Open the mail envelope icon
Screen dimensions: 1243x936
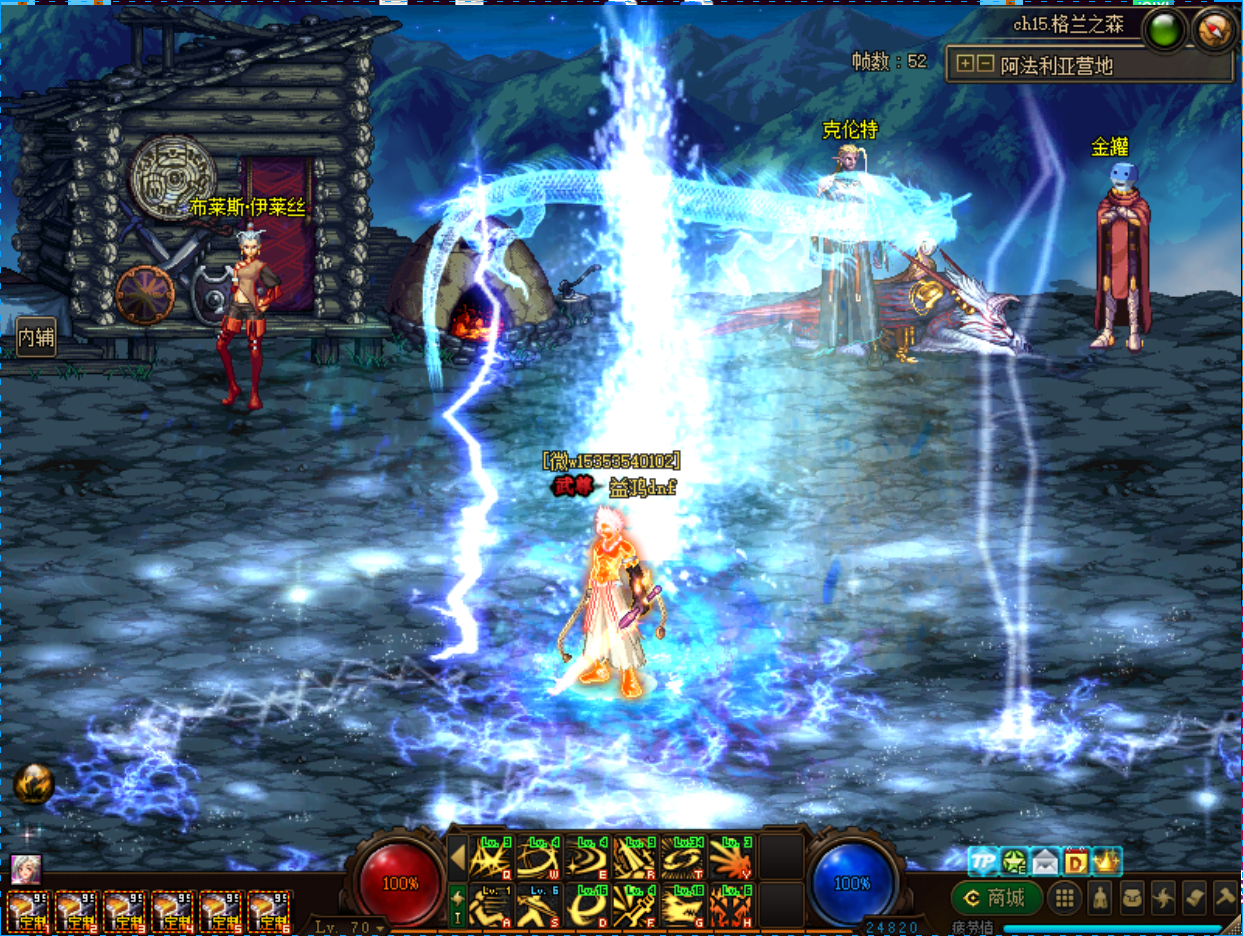pos(1044,861)
